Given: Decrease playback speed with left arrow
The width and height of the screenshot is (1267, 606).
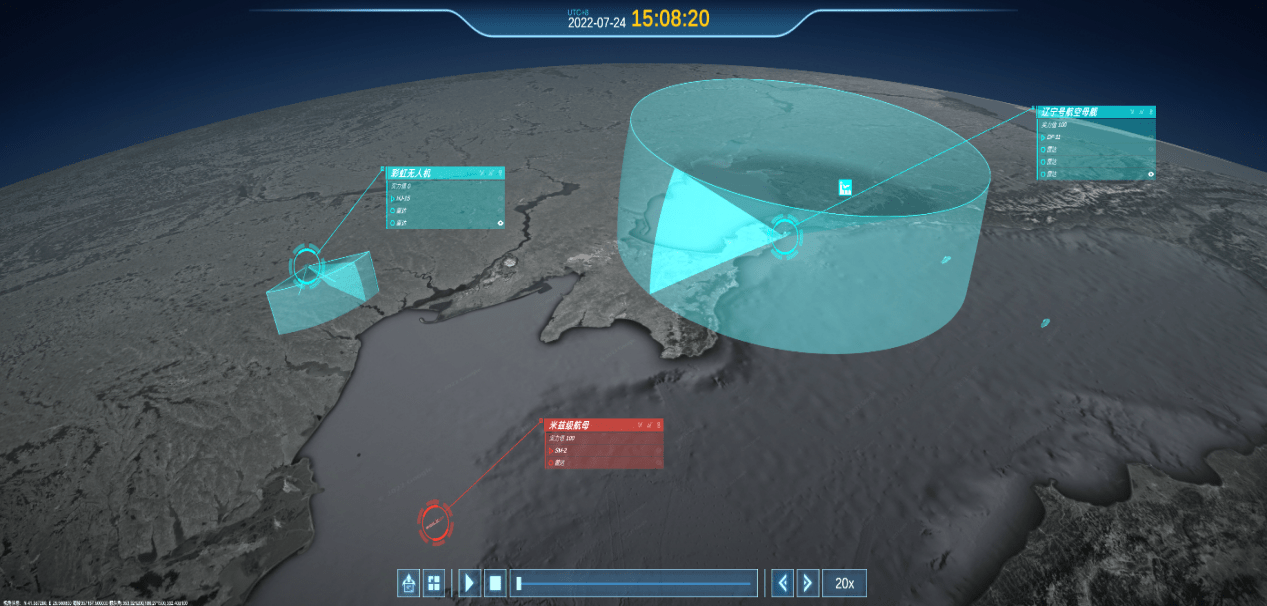Looking at the screenshot, I should tap(782, 583).
